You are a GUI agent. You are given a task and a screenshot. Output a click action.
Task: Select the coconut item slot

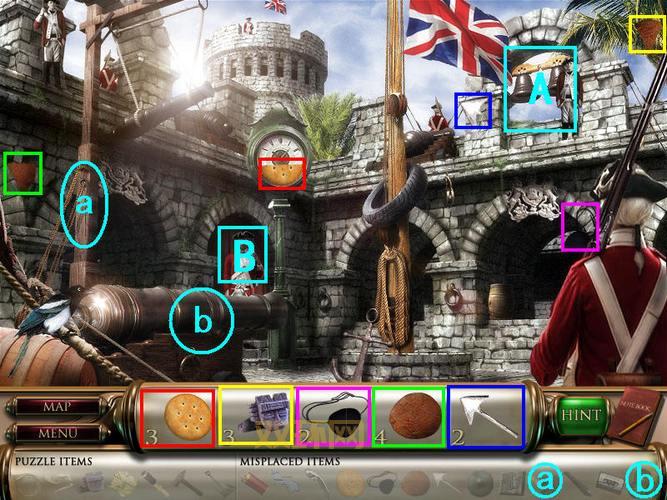[x=409, y=417]
